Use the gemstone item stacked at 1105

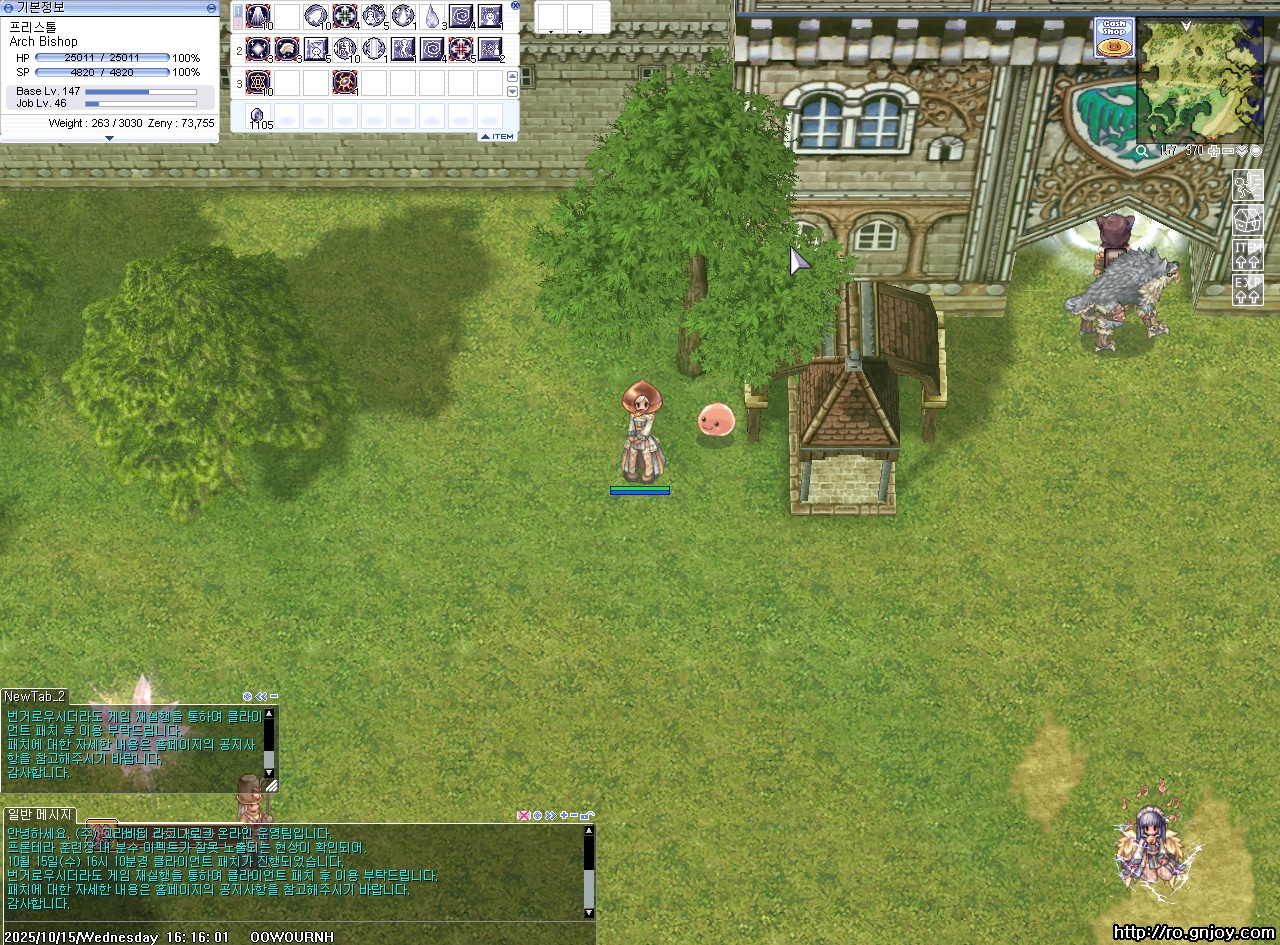pos(258,115)
